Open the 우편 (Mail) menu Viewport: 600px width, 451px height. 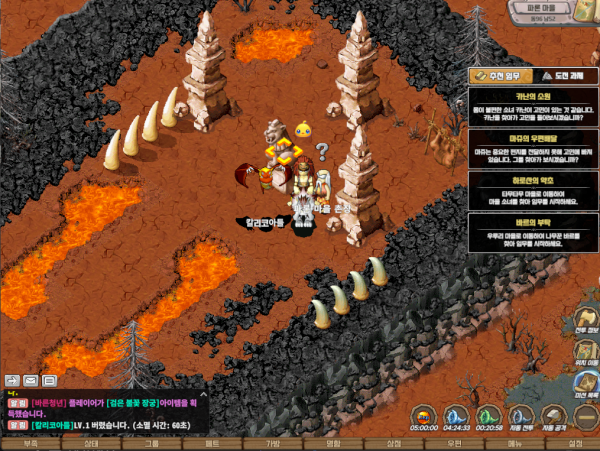454,443
